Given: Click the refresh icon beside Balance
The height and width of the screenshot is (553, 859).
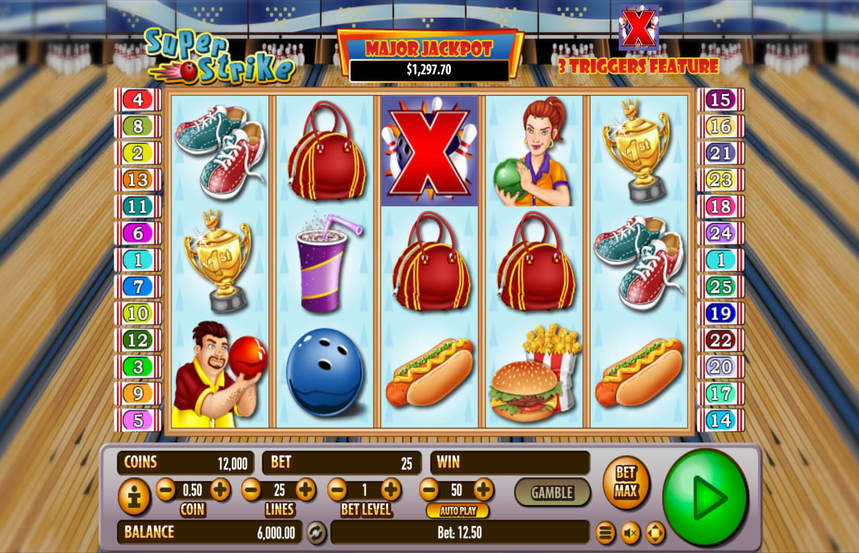Looking at the screenshot, I should [x=316, y=532].
